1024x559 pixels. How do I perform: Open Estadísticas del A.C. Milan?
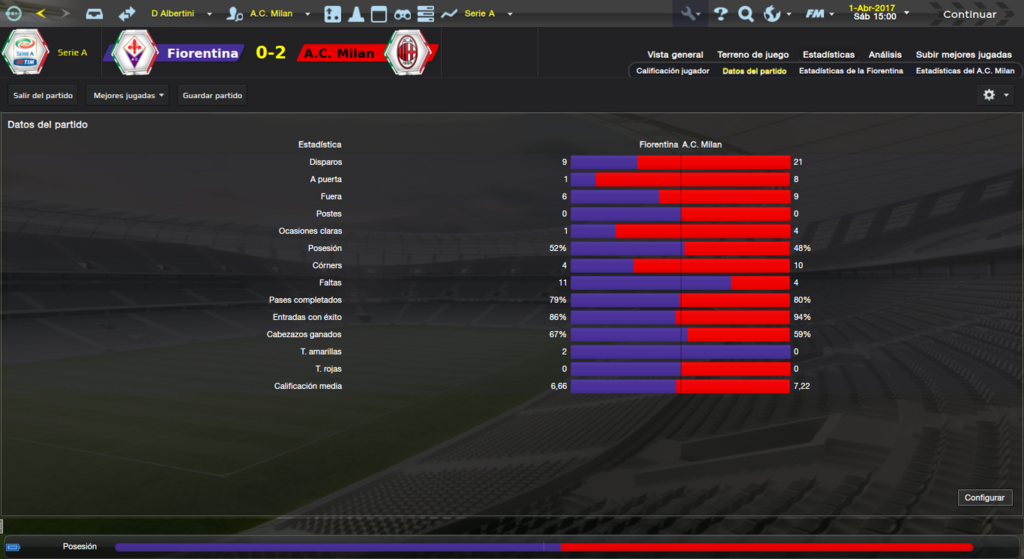(x=965, y=71)
